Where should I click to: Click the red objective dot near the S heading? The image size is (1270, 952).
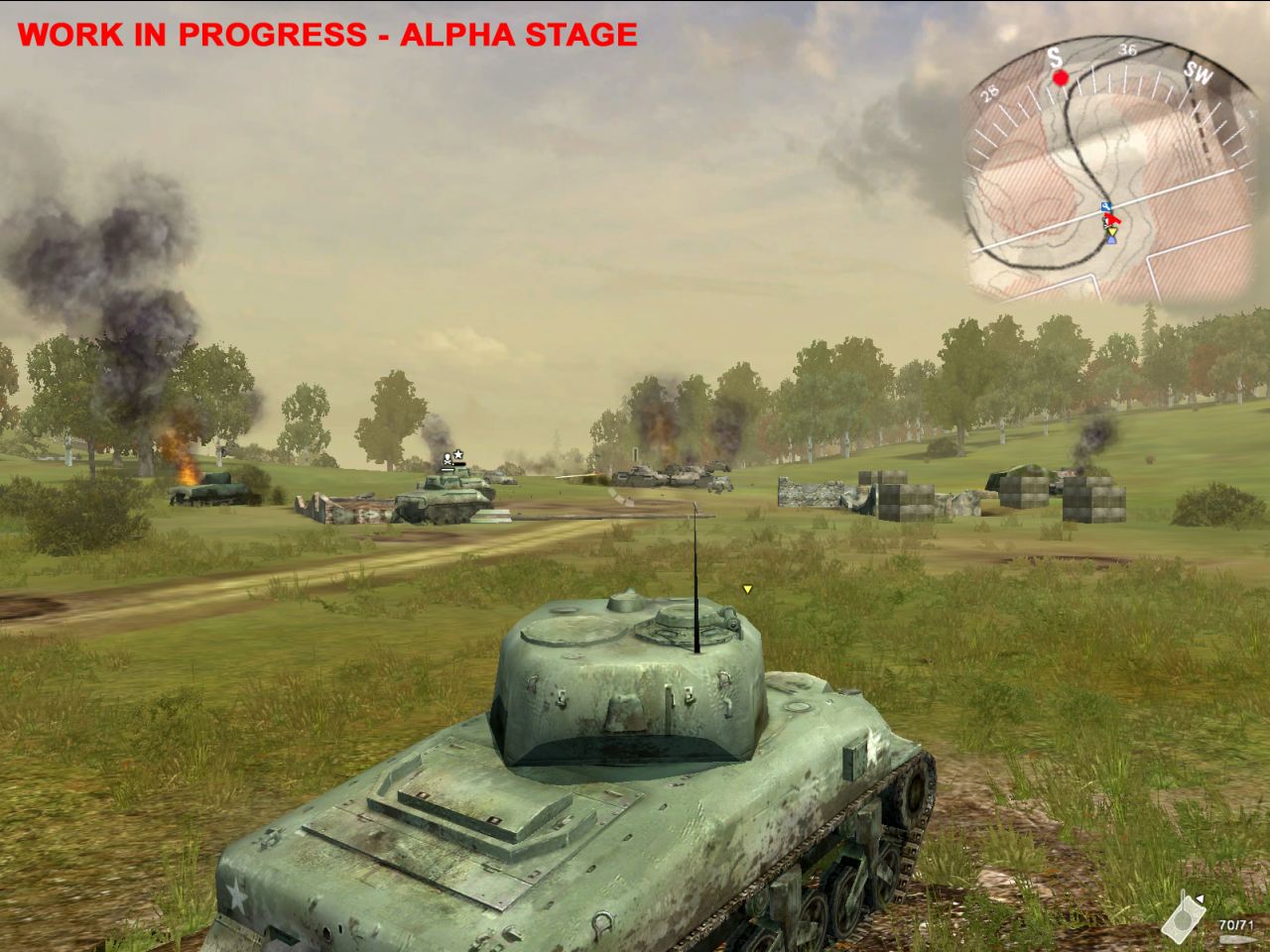(1060, 77)
